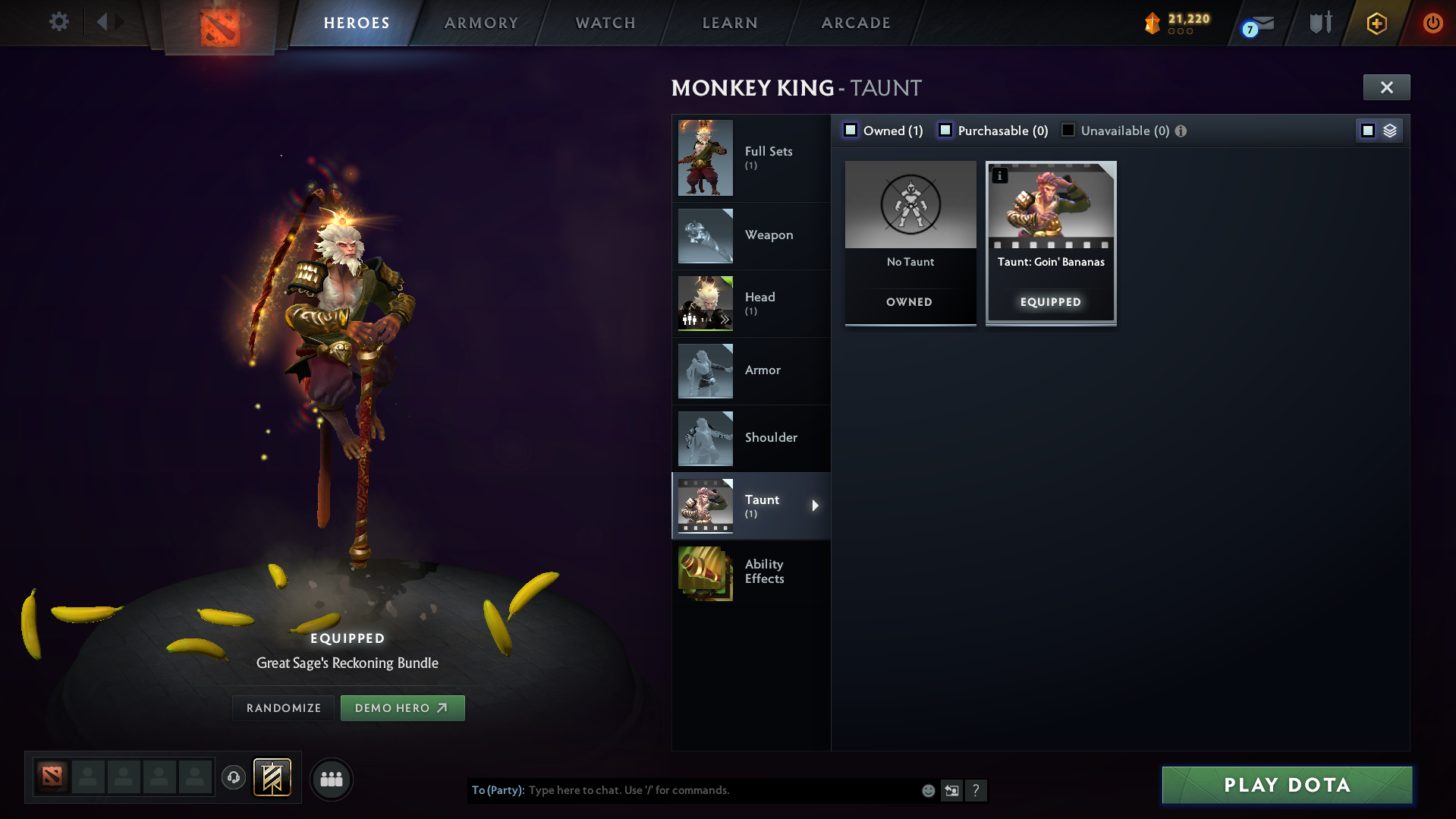This screenshot has height=819, width=1456.
Task: Click the Dota Plus hexagon icon
Action: pos(1376,23)
